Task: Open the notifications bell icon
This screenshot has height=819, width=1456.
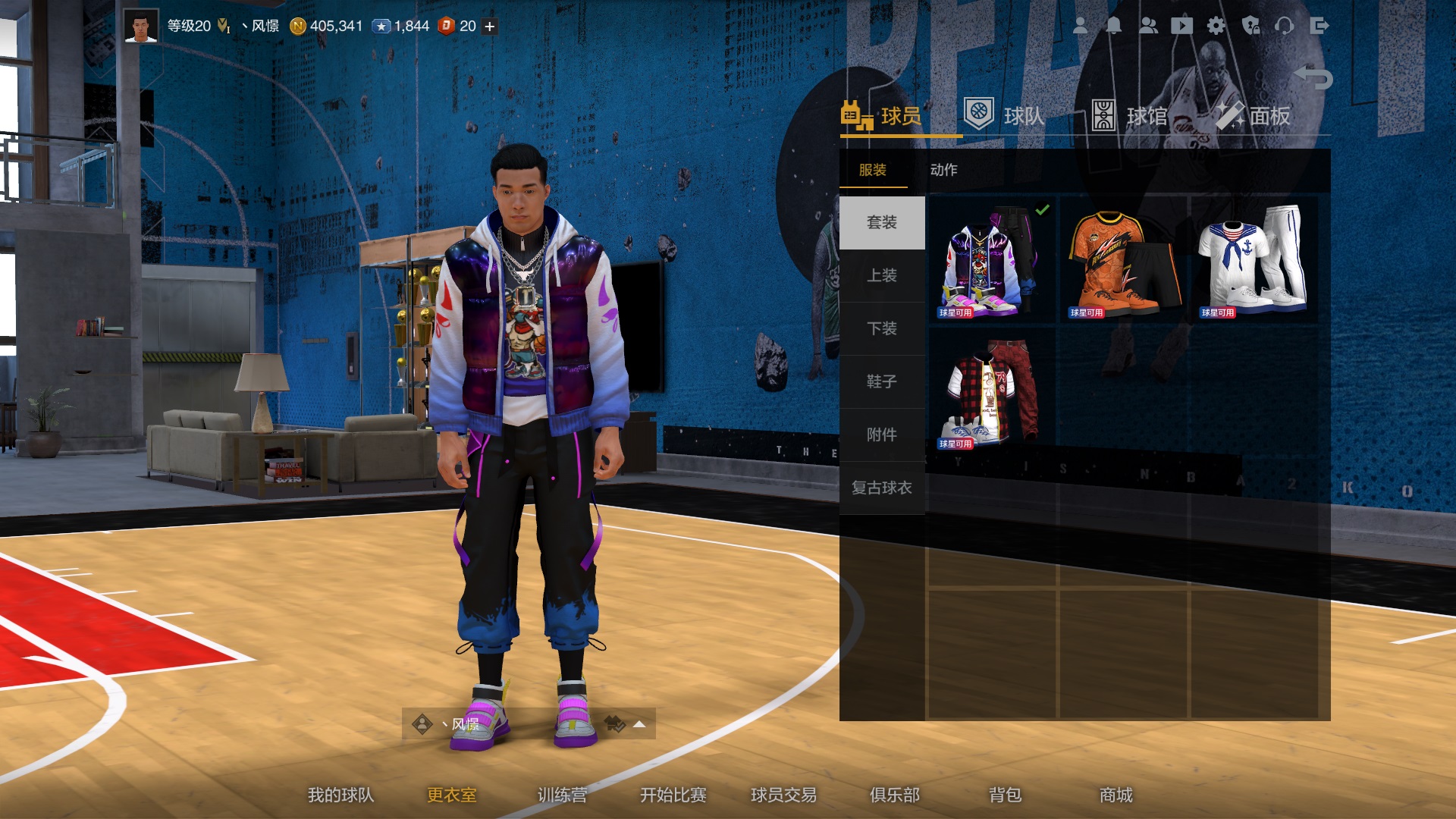Action: click(x=1113, y=25)
